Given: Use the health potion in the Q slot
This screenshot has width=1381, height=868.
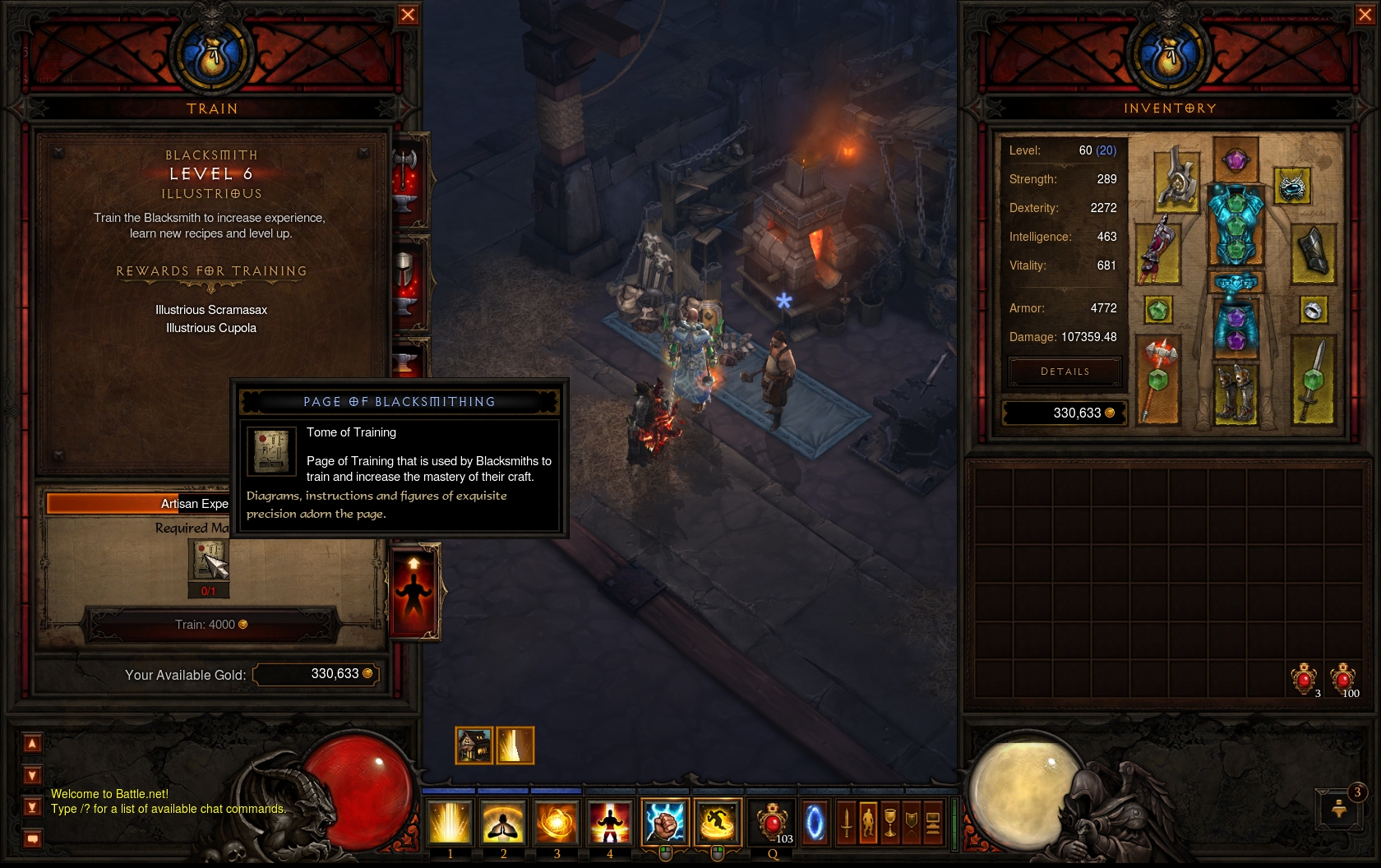Looking at the screenshot, I should tap(772, 822).
